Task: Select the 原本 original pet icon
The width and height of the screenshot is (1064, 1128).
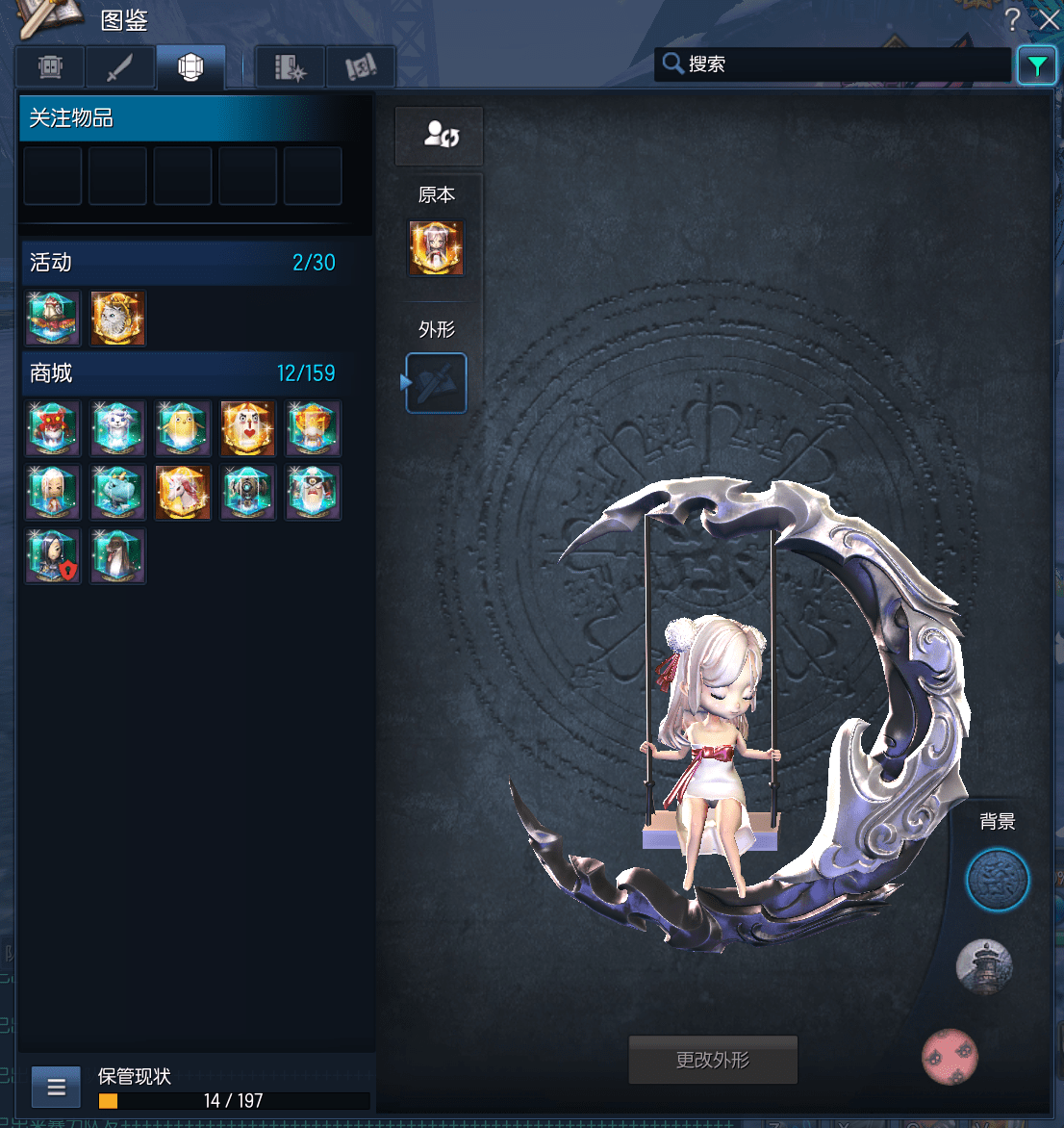Action: coord(437,248)
